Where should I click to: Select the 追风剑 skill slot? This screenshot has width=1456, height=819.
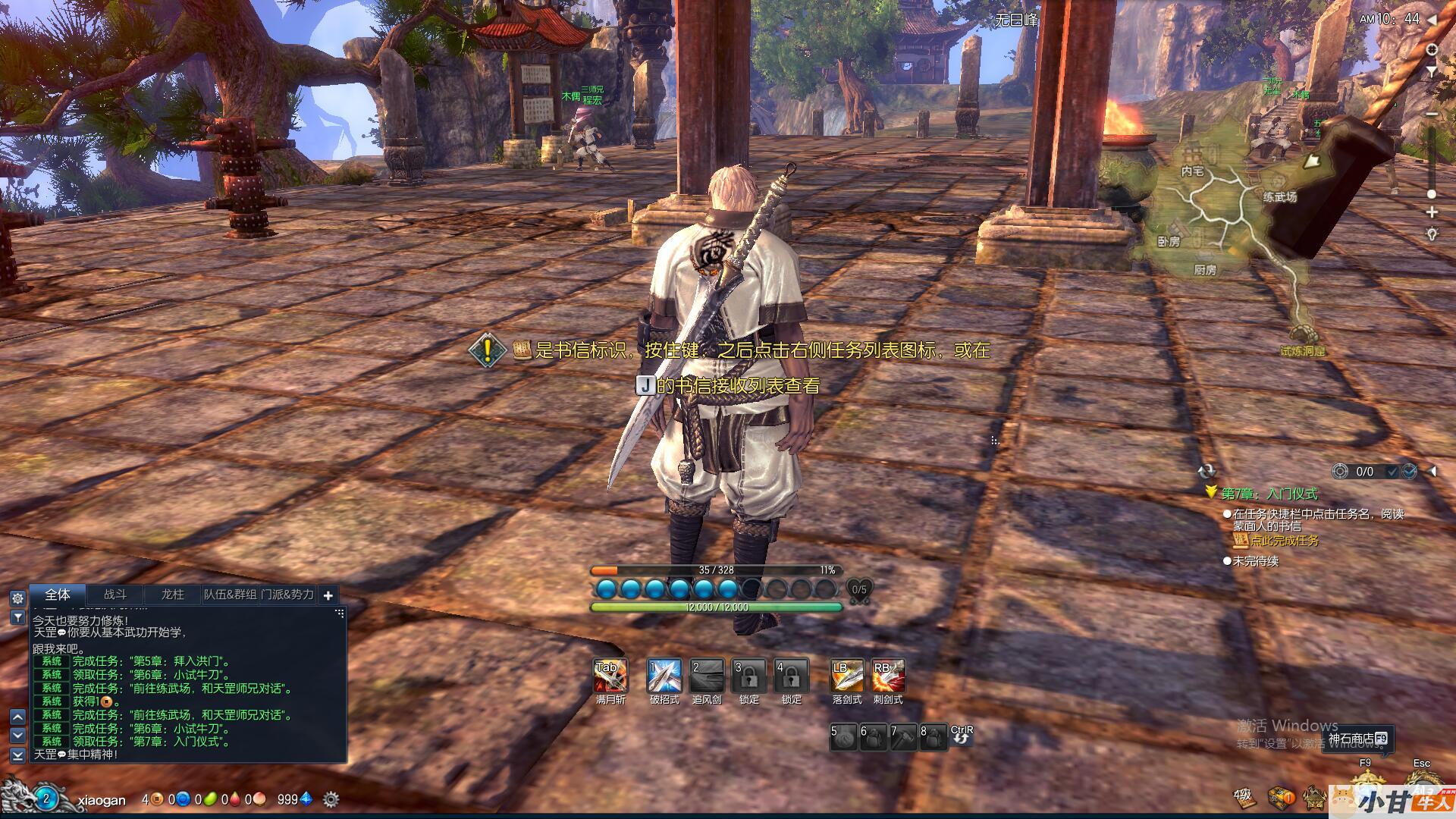pos(707,676)
